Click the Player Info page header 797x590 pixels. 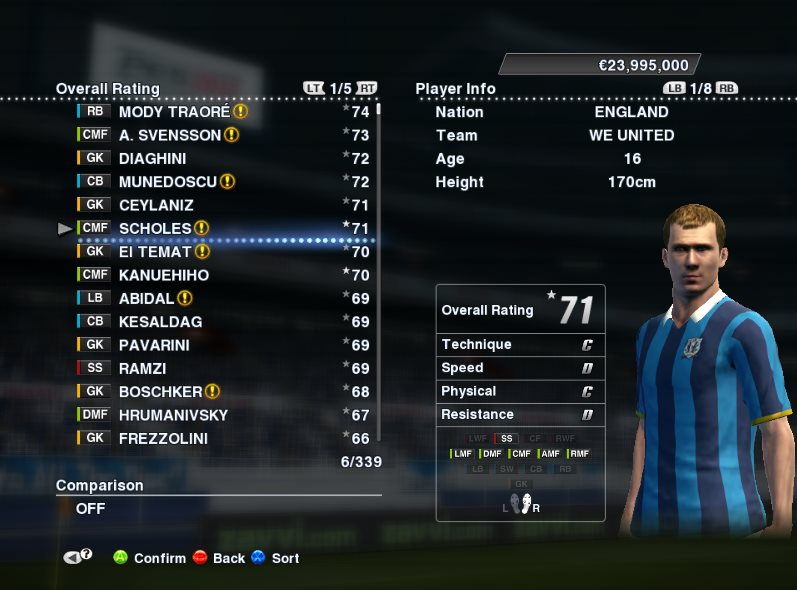pyautogui.click(x=455, y=89)
